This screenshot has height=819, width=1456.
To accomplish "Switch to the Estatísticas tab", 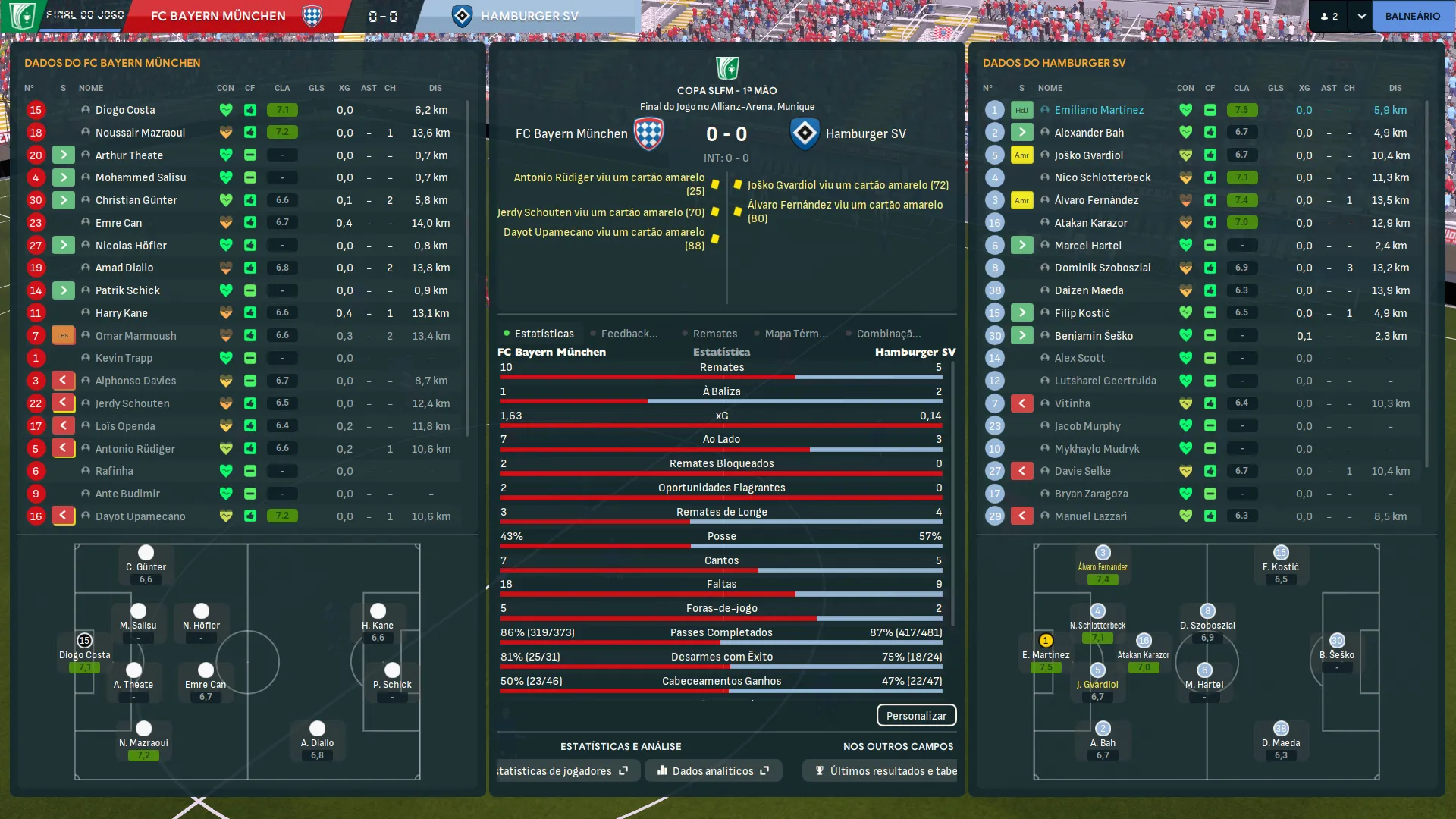I will 543,334.
